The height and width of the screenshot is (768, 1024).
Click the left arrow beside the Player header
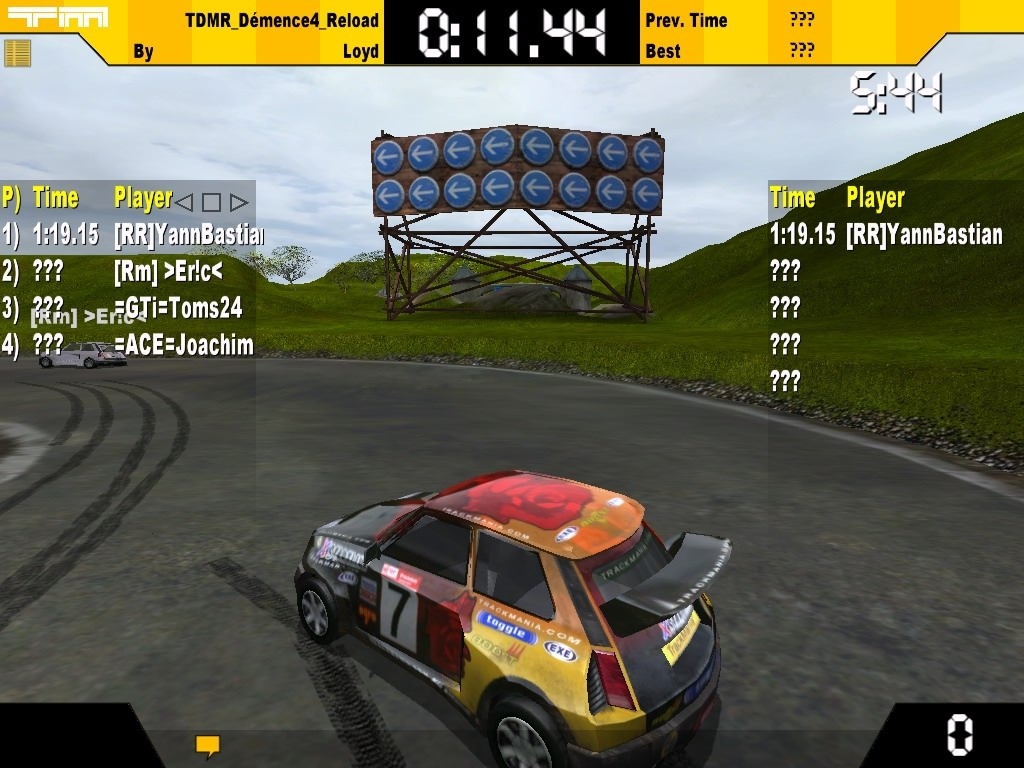coord(184,202)
